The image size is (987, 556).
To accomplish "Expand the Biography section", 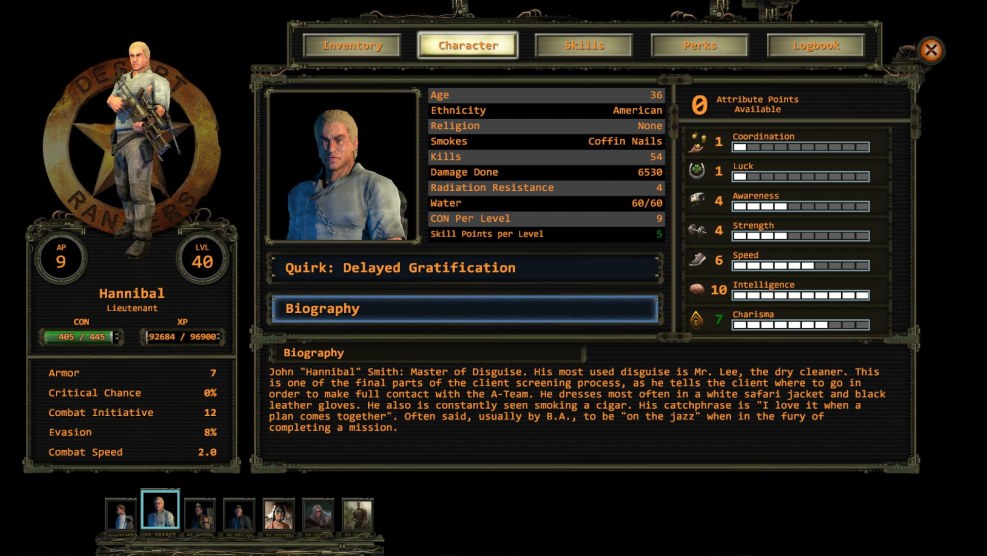I will pyautogui.click(x=465, y=309).
